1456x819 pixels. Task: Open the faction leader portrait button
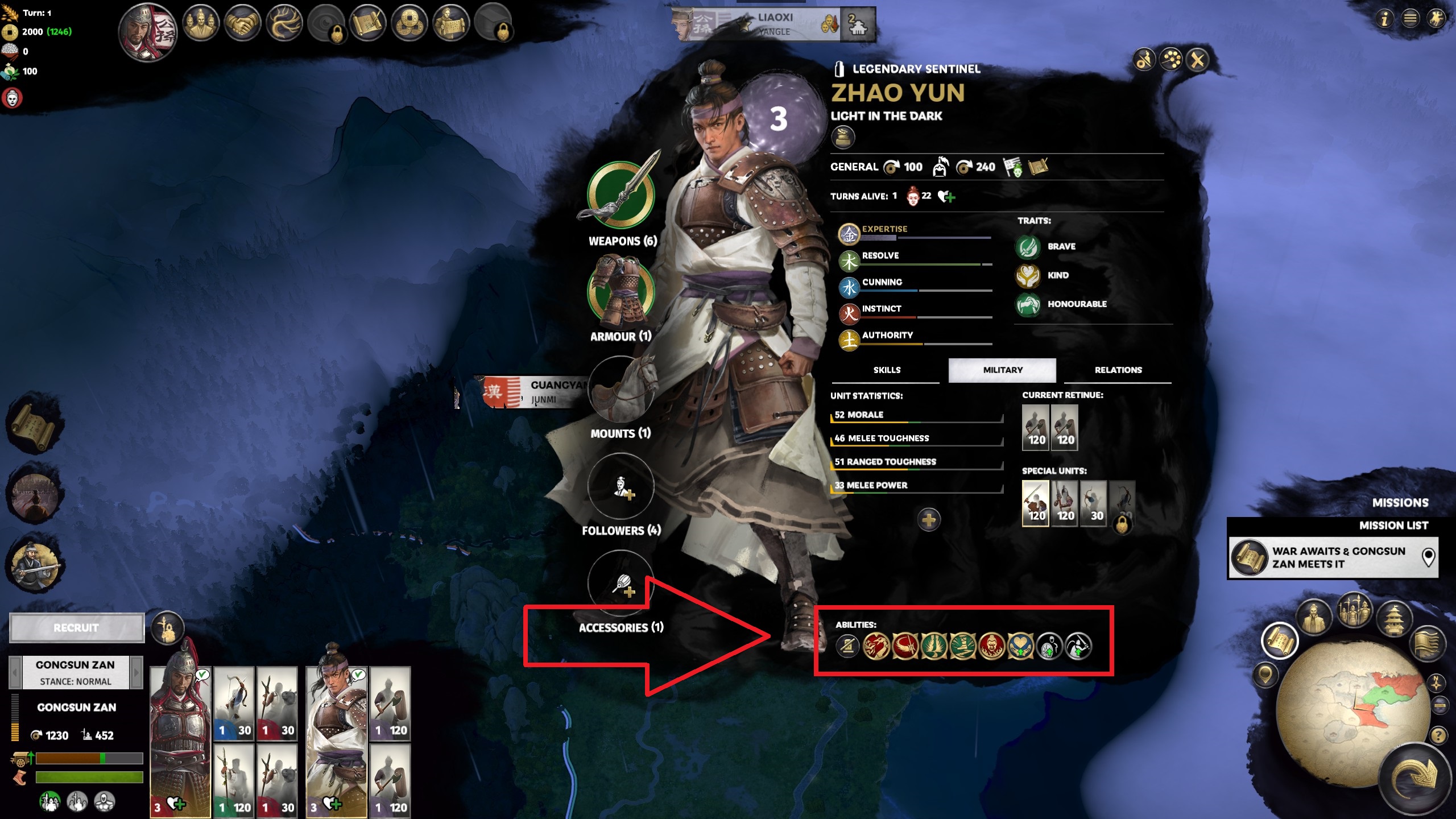coord(148,32)
